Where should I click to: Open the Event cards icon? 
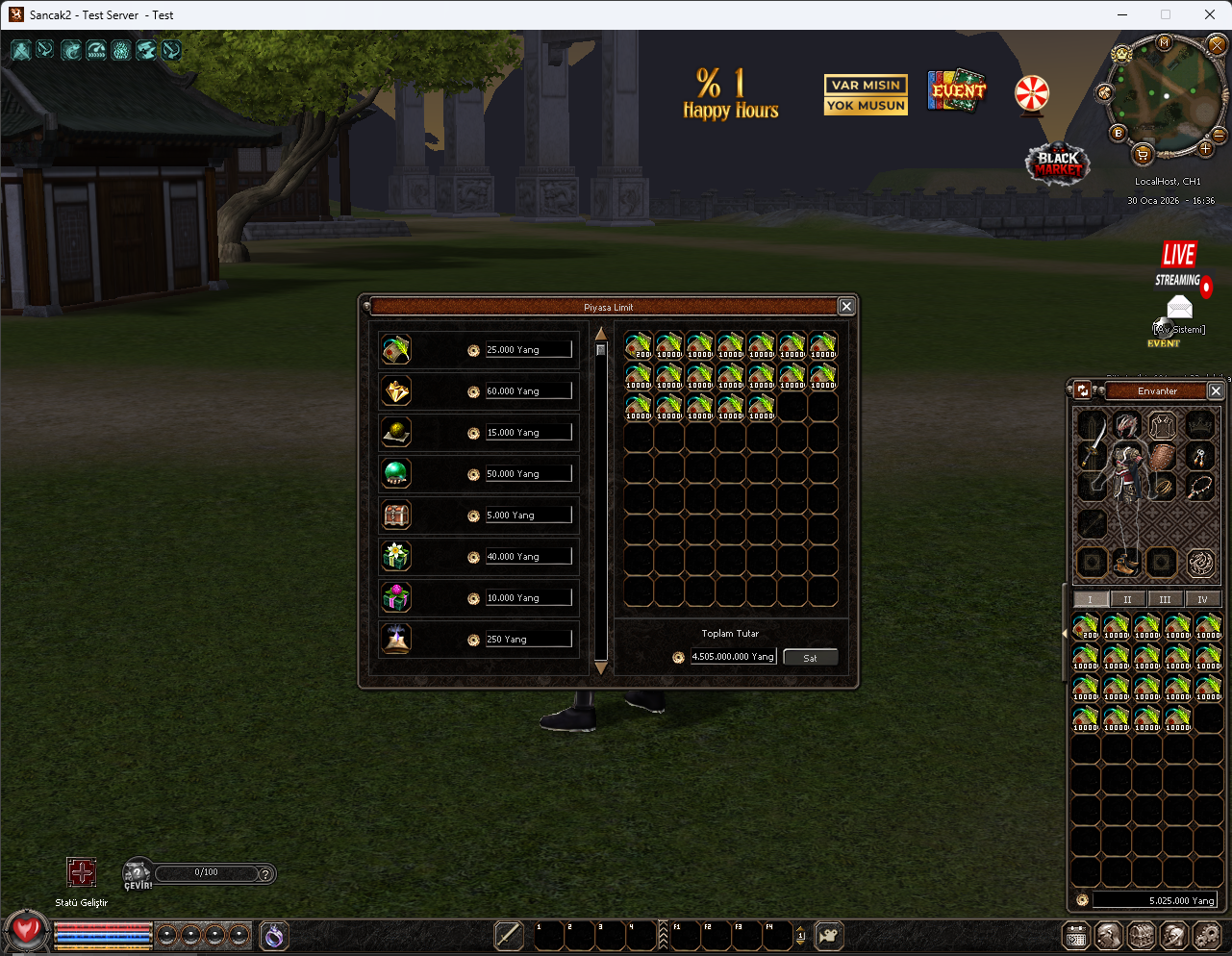(x=957, y=90)
